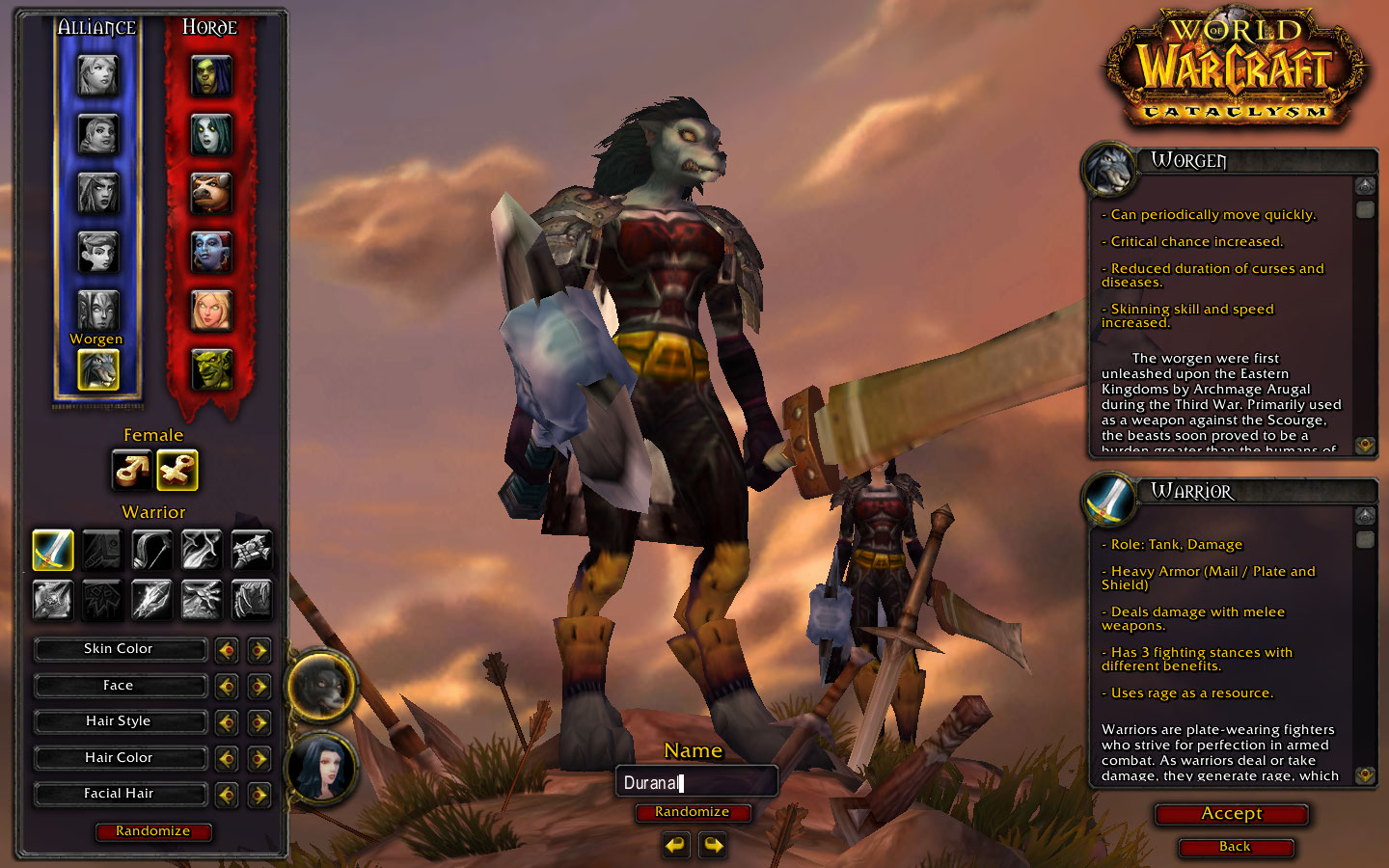Select the Blood Elf race portrait
The height and width of the screenshot is (868, 1389).
211,311
